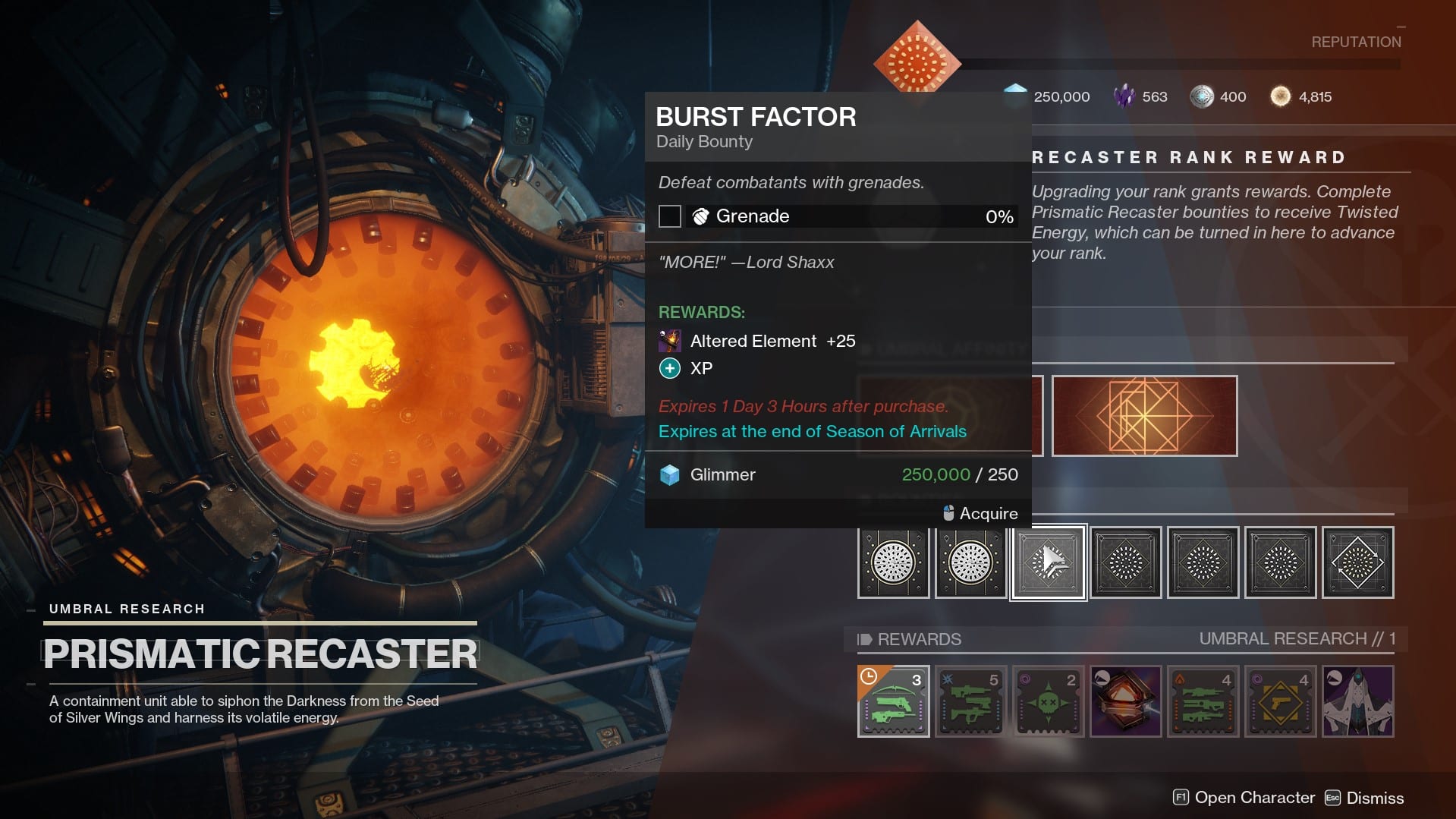Inspect the green skull reward numbered 2

pyautogui.click(x=1048, y=701)
